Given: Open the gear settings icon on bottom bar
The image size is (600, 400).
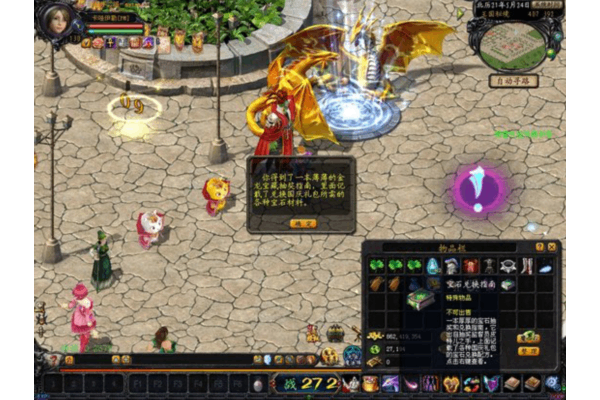Looking at the screenshot, I should [x=551, y=383].
